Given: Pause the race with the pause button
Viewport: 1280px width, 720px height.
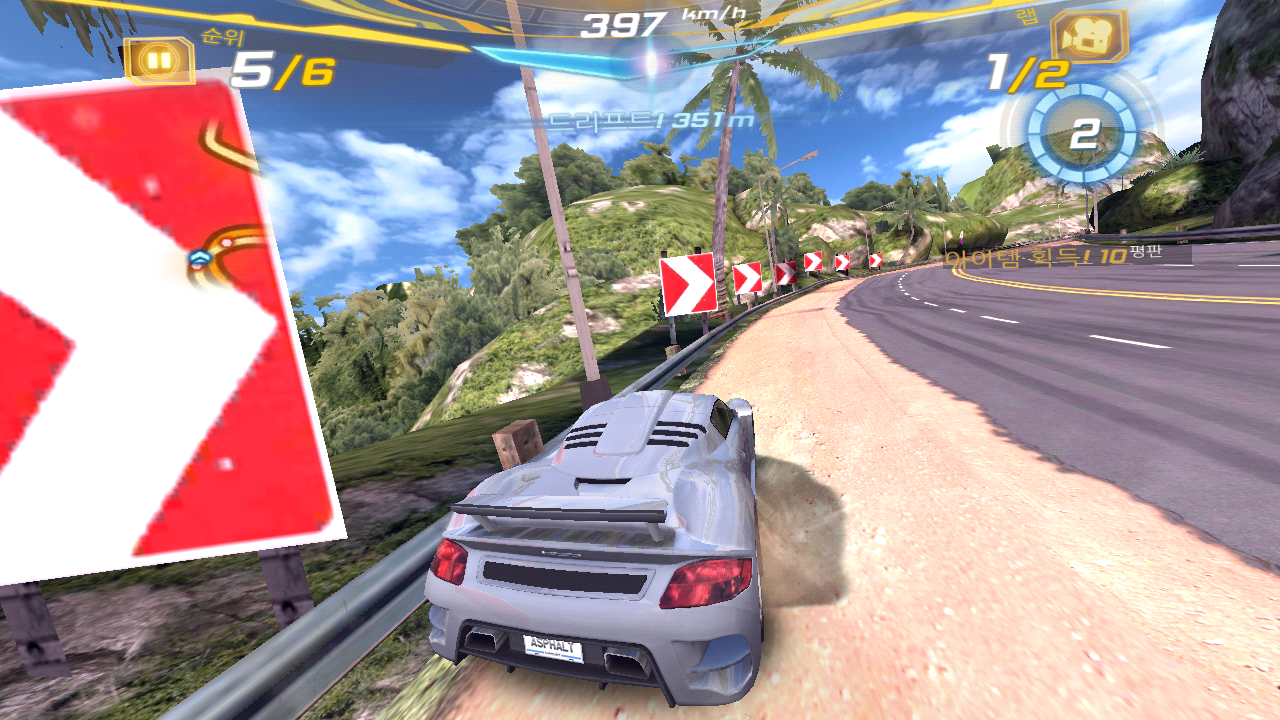Looking at the screenshot, I should (x=159, y=60).
